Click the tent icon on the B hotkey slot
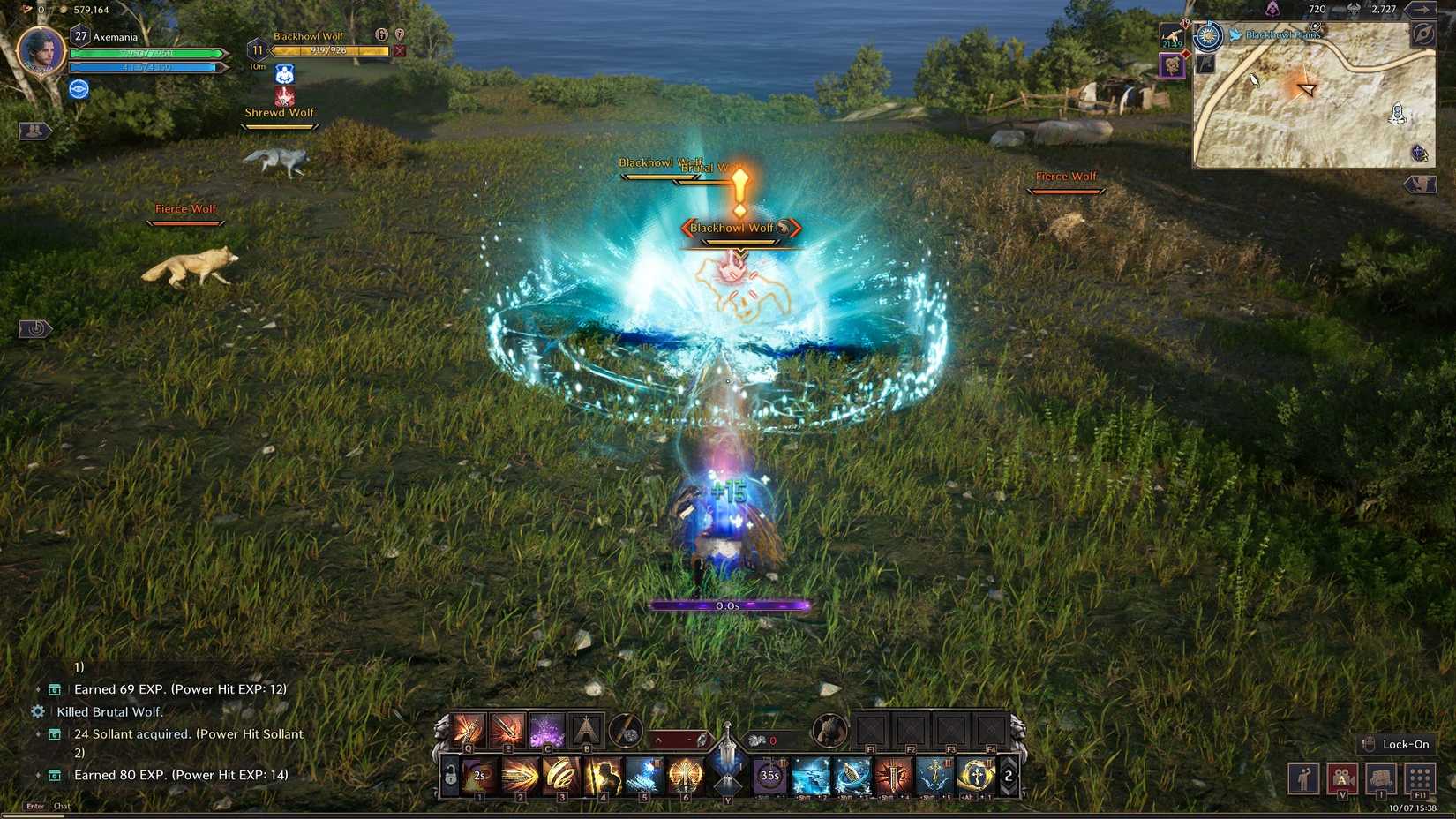The width and height of the screenshot is (1456, 819). click(x=586, y=730)
